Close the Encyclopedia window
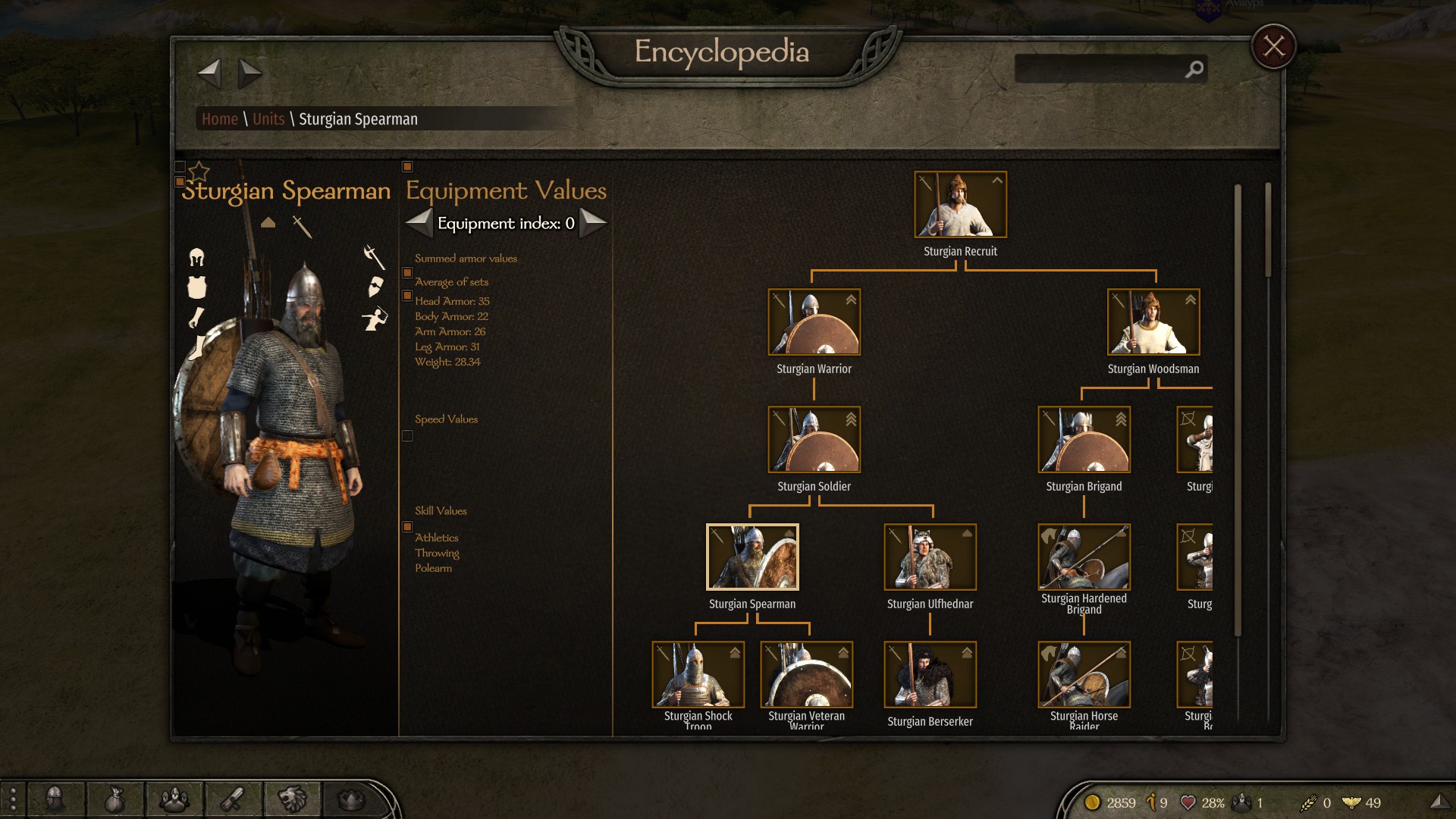Screen dimensions: 1456x819 click(1273, 47)
